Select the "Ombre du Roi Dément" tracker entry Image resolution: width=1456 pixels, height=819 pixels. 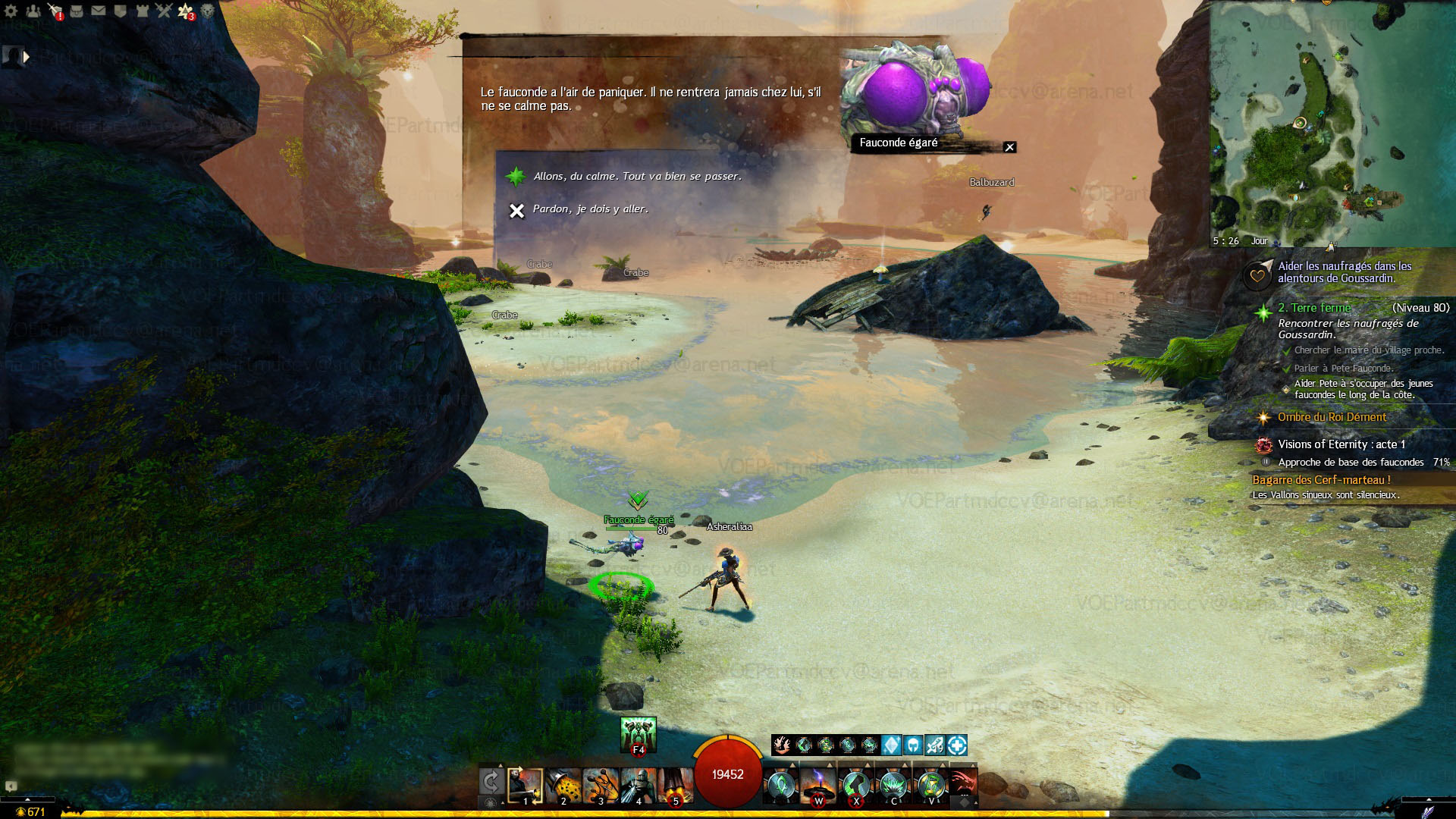(x=1332, y=417)
